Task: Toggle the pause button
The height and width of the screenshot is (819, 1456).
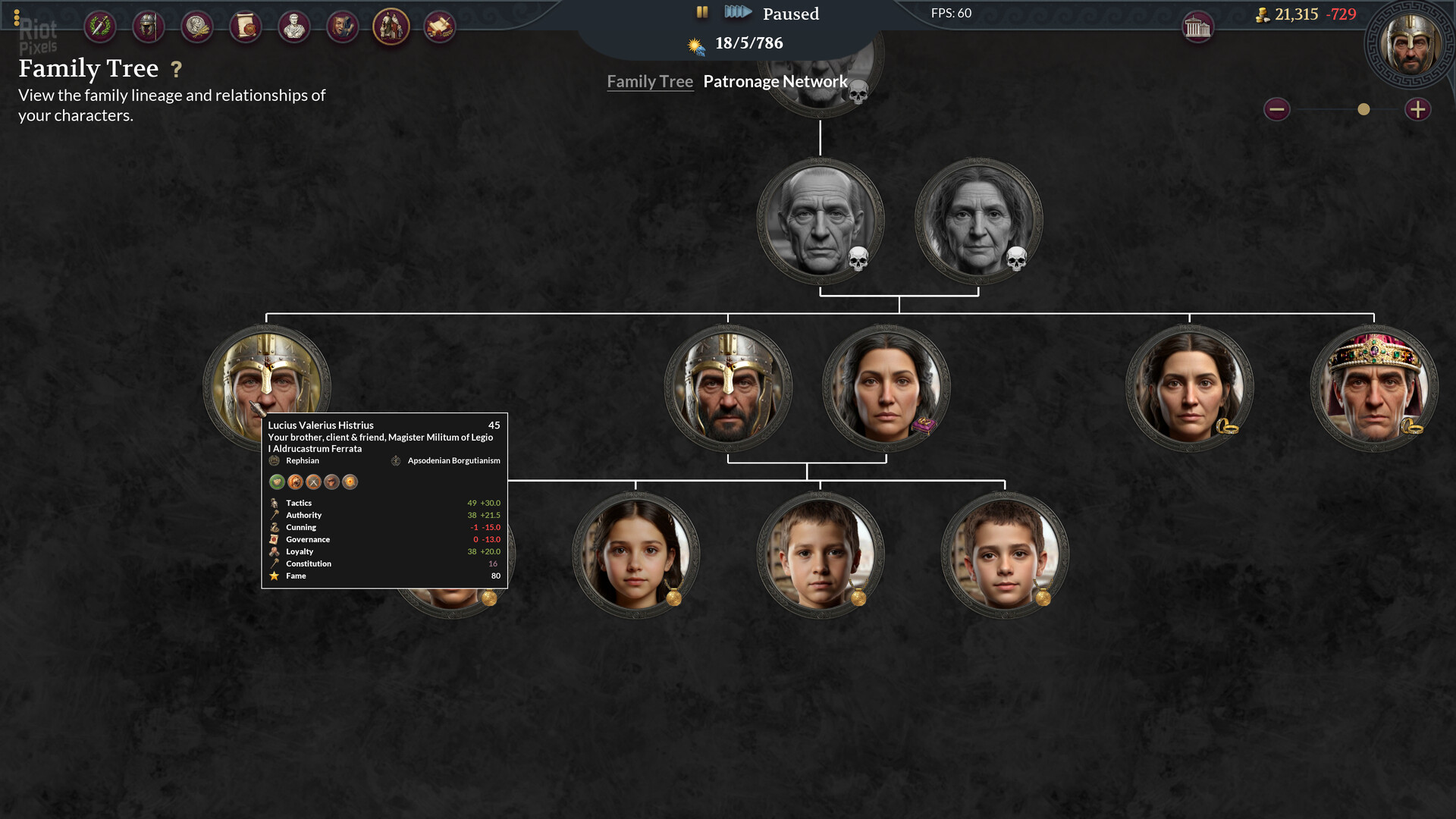Action: (702, 12)
